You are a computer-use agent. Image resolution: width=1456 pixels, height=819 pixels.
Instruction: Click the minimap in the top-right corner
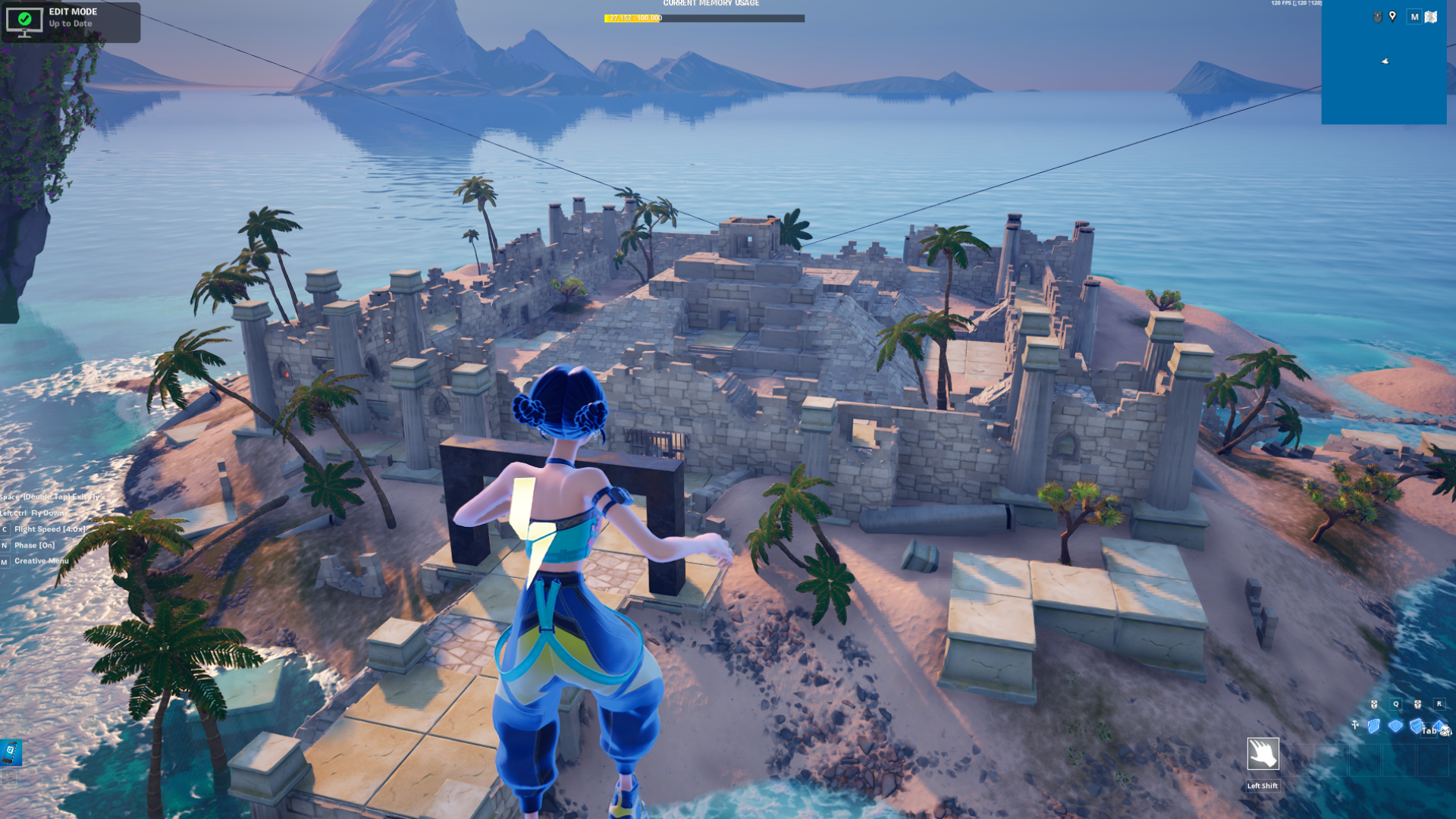(1385, 61)
